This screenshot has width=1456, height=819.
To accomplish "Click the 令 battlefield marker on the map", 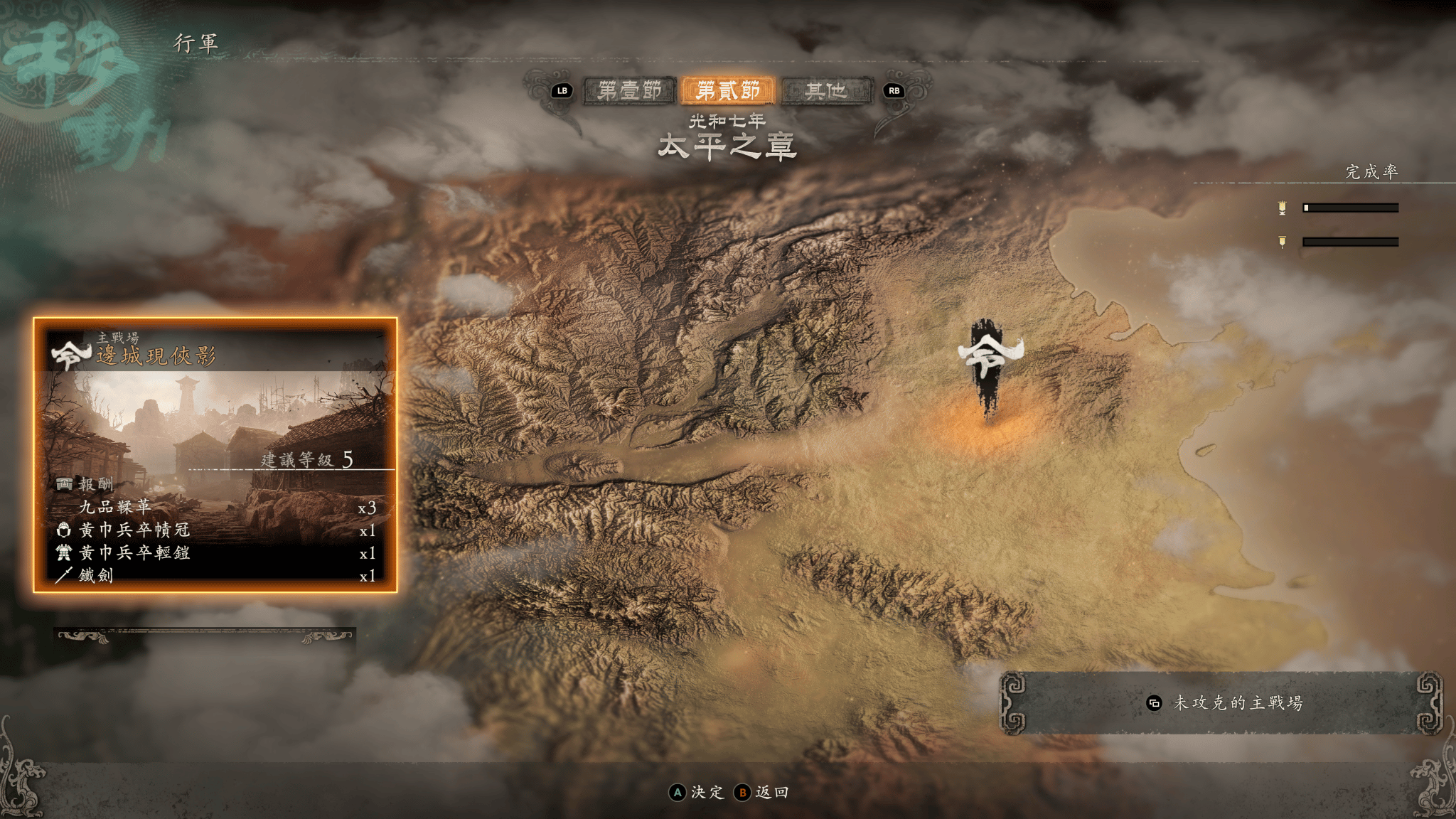I will (989, 364).
